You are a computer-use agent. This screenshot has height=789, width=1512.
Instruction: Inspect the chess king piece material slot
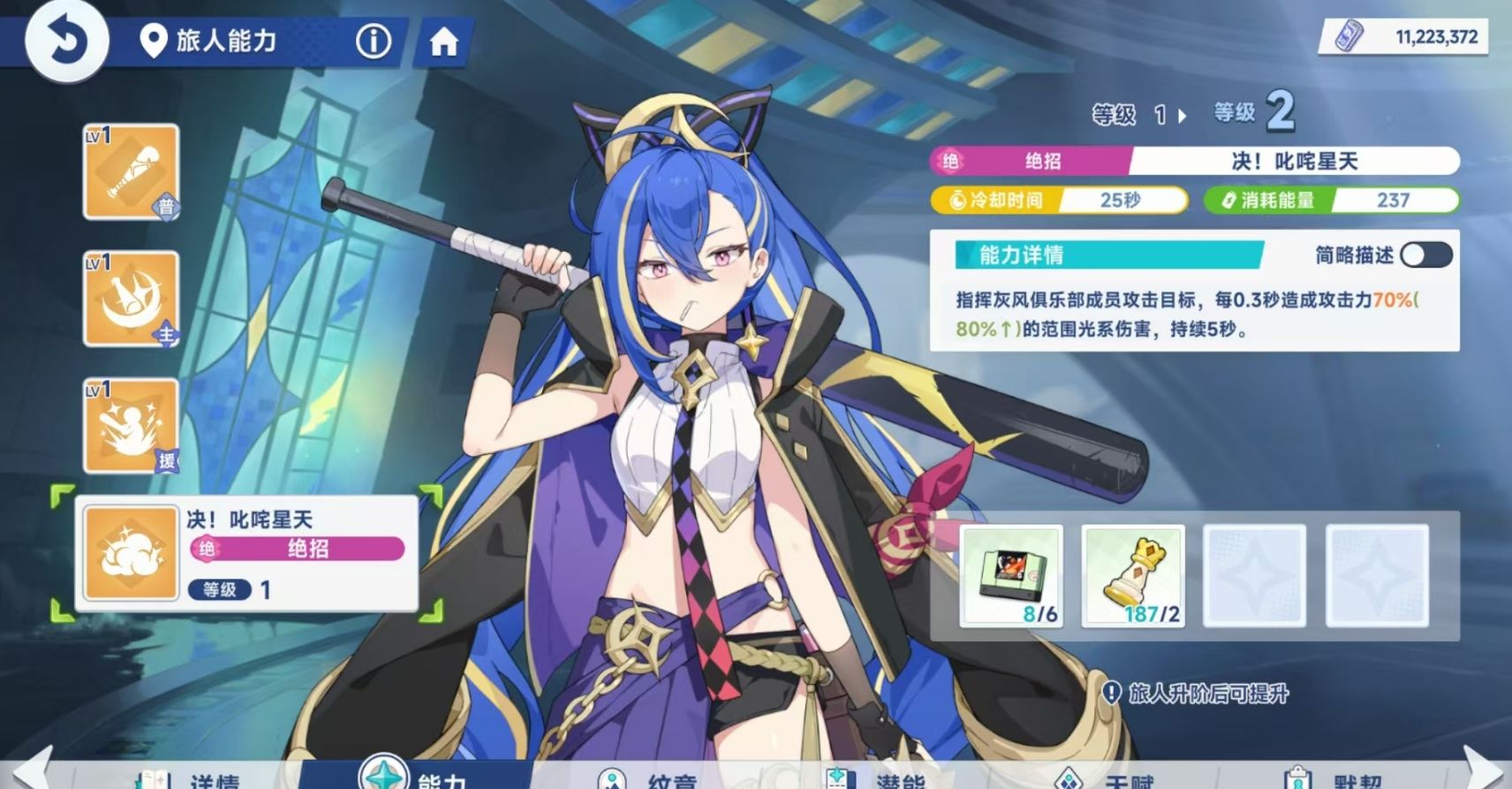pos(1133,576)
